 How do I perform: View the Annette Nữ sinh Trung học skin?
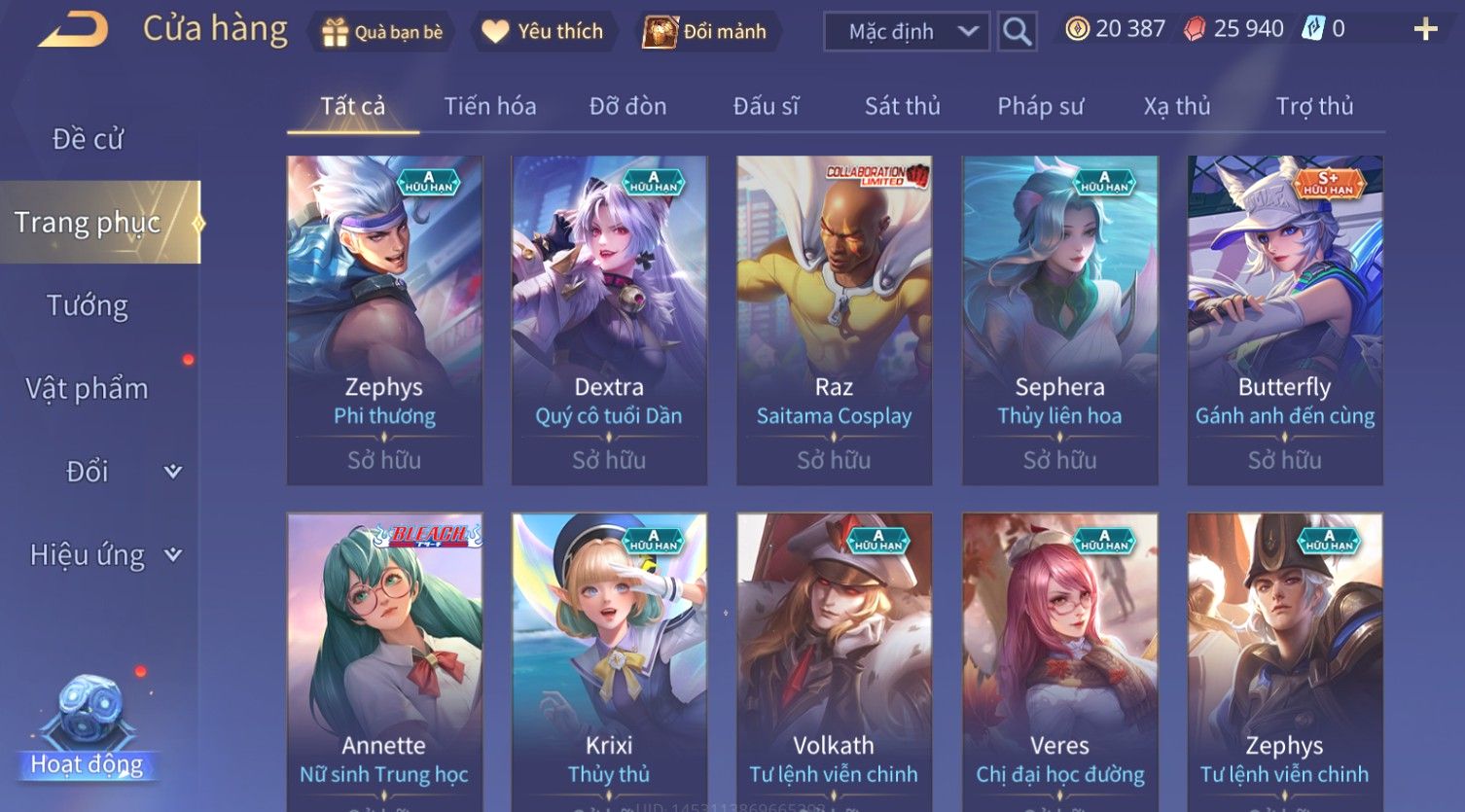point(384,661)
